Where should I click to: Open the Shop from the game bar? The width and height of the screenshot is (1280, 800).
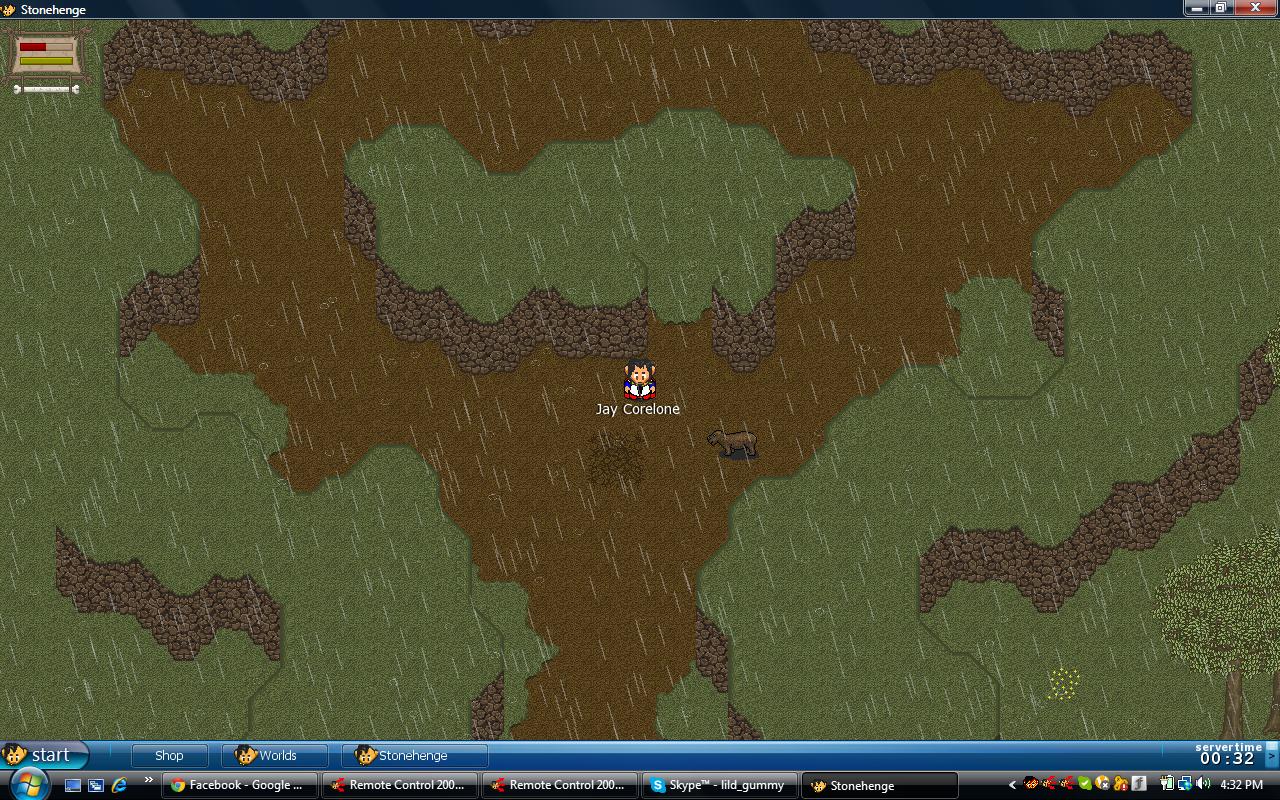click(x=168, y=755)
